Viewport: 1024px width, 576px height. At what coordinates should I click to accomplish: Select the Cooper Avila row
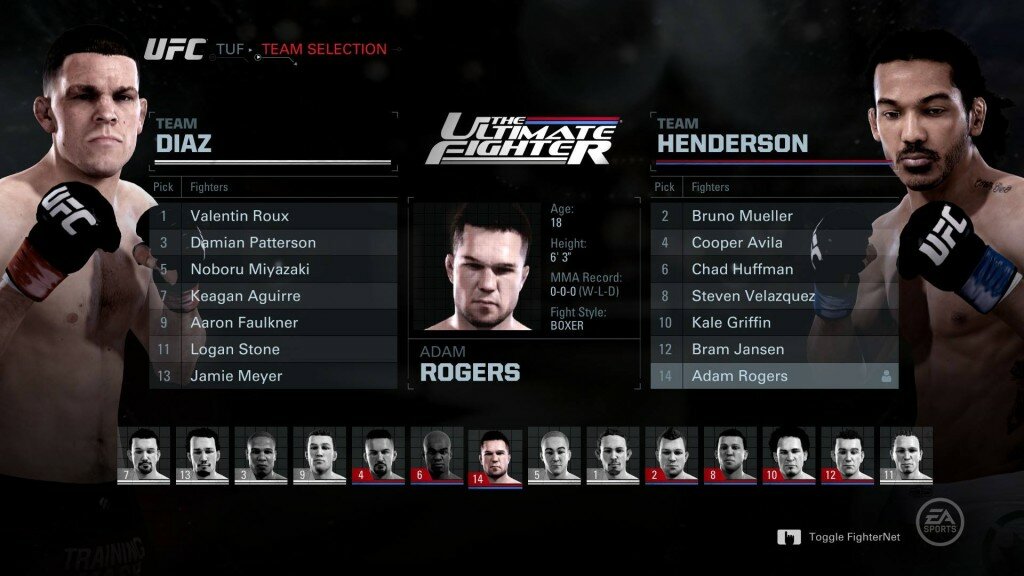(773, 243)
